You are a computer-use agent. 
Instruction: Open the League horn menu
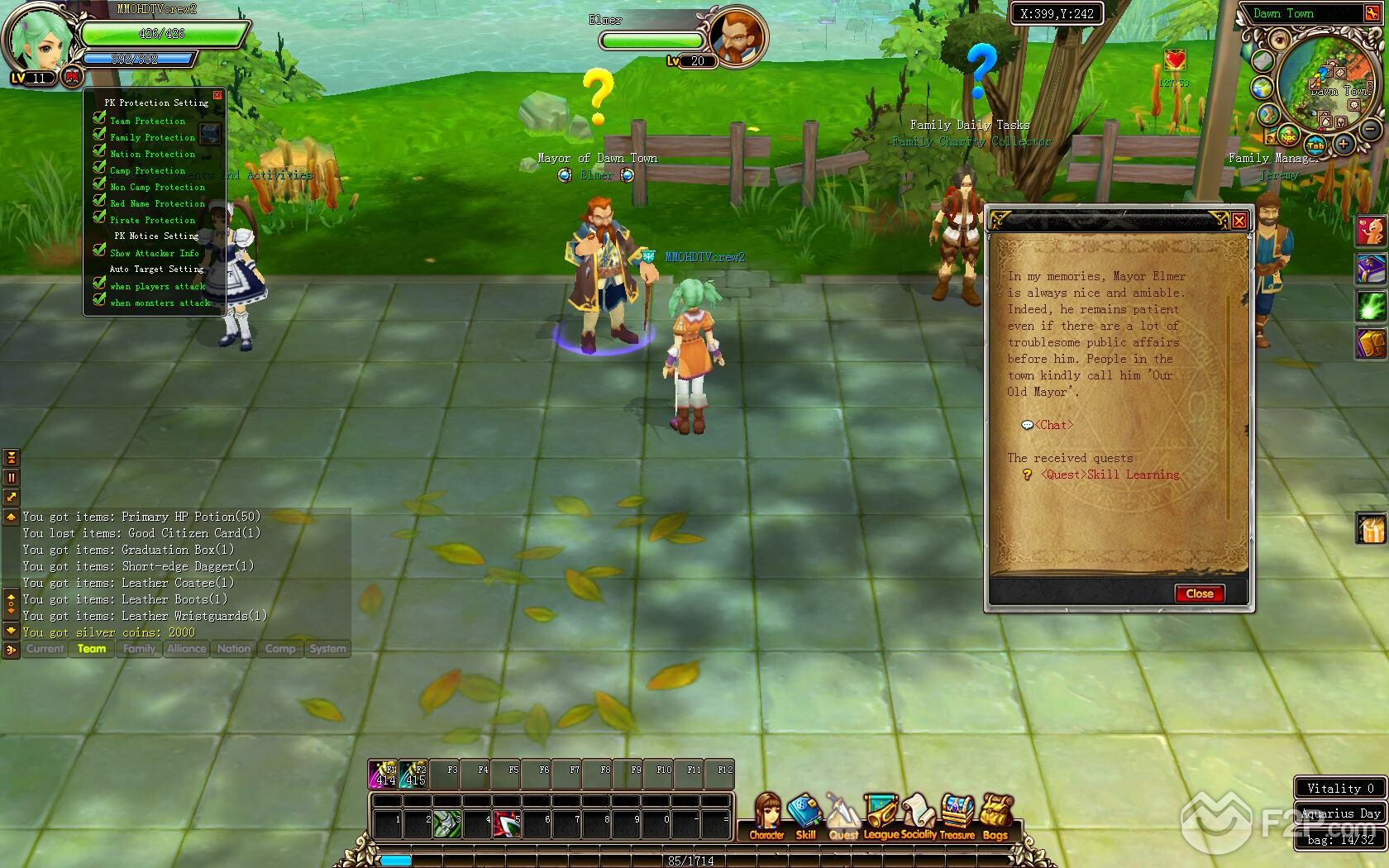[x=881, y=815]
